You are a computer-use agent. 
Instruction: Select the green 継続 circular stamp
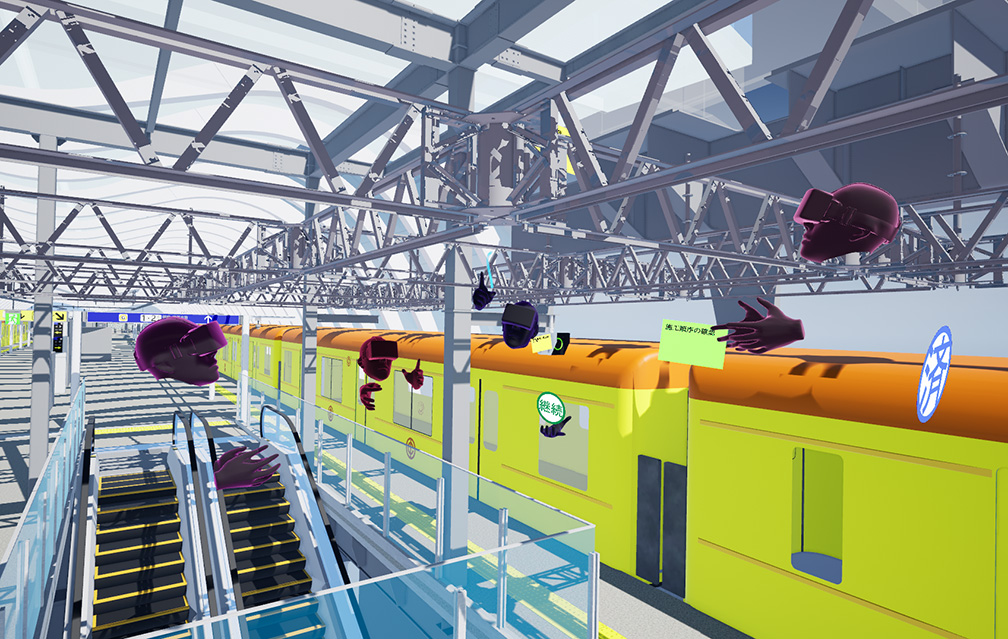[551, 408]
